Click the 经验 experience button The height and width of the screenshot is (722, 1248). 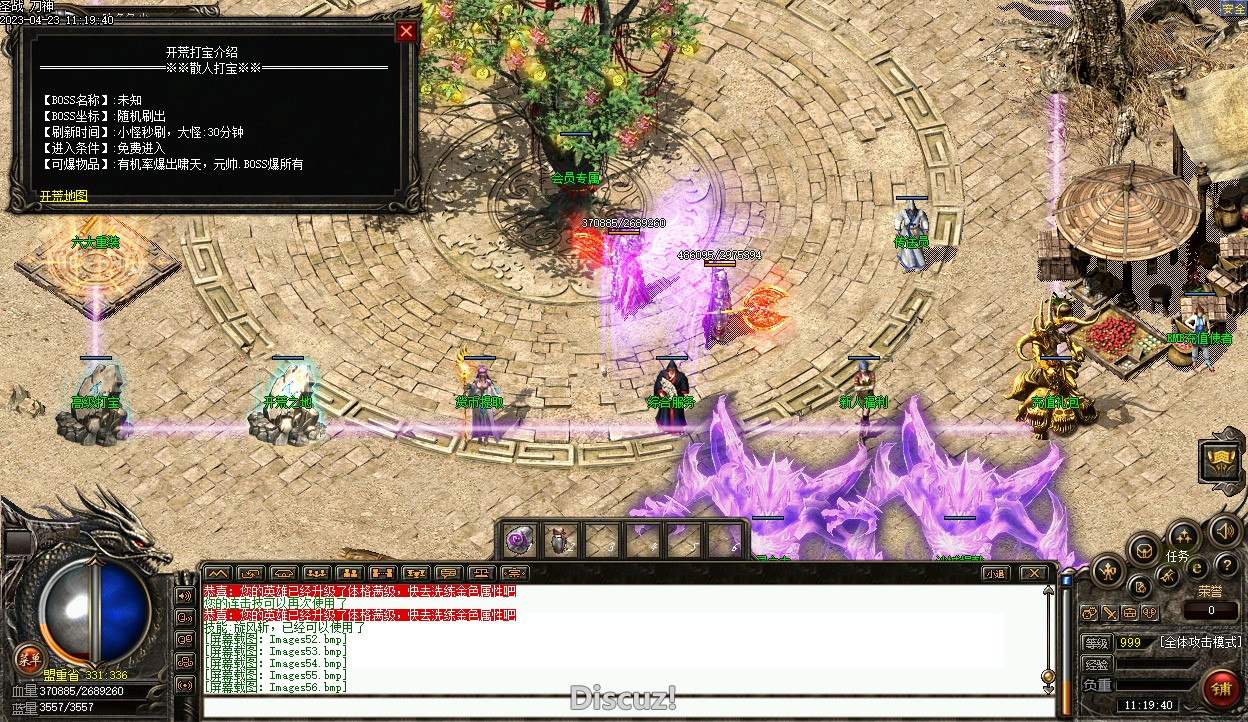[x=1097, y=664]
